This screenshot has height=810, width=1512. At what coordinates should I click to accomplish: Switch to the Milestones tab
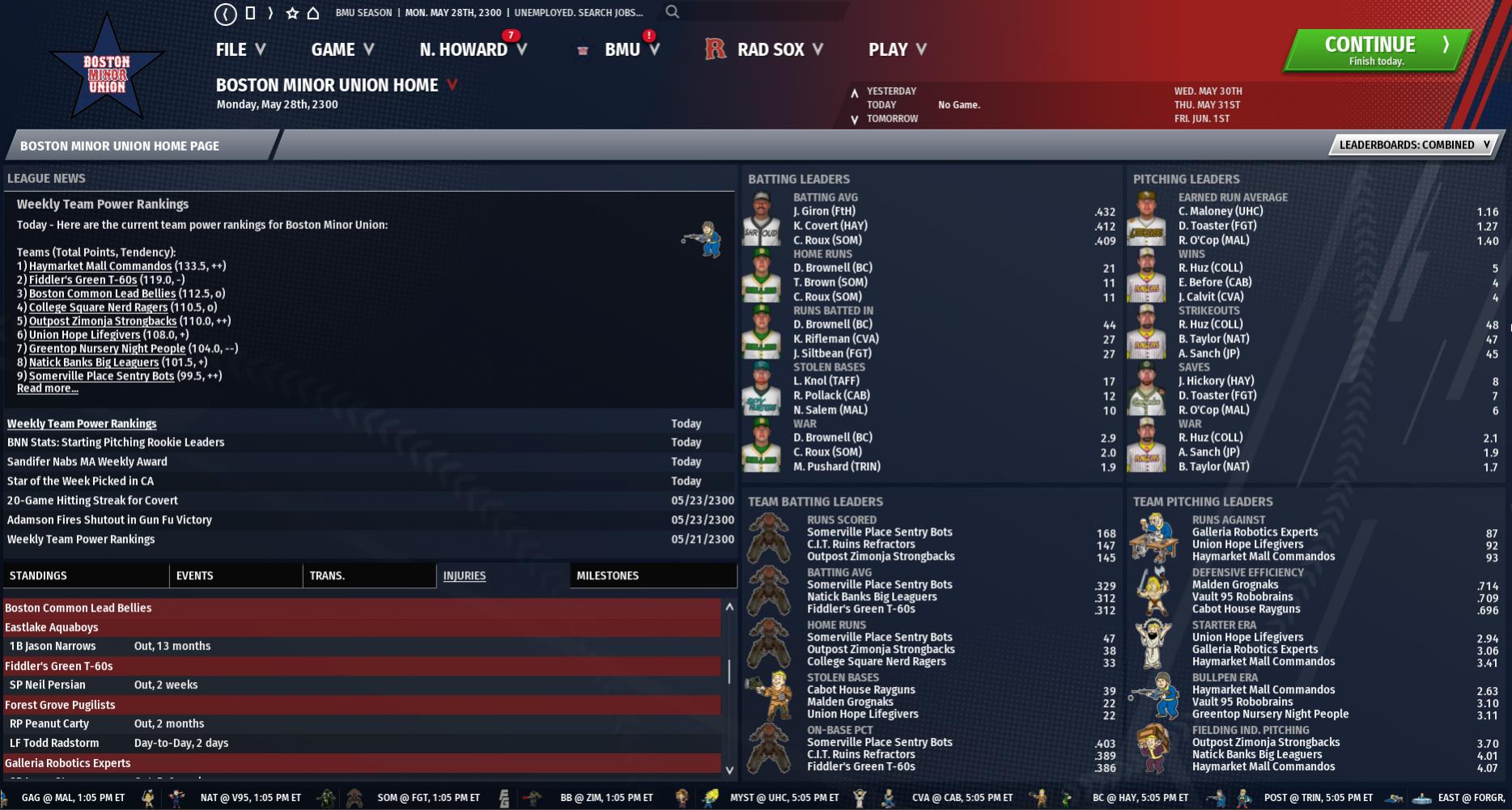pos(607,575)
